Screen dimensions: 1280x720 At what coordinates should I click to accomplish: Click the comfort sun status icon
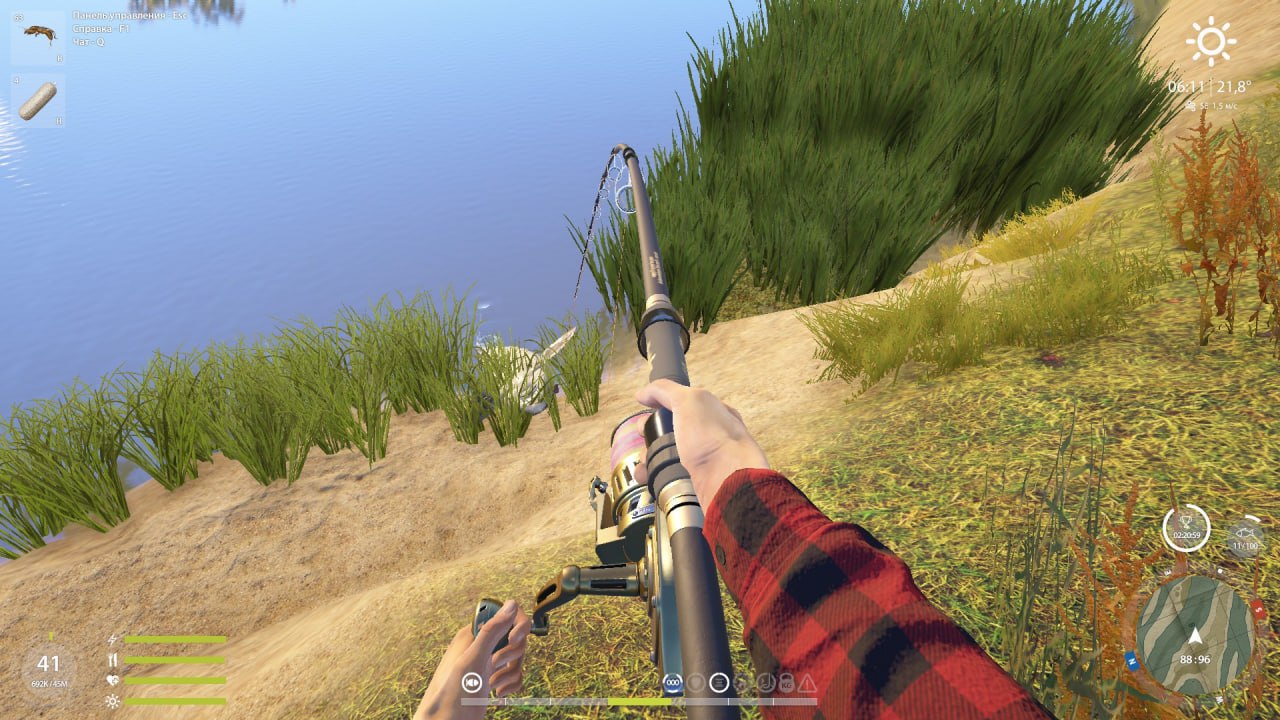coord(112,700)
